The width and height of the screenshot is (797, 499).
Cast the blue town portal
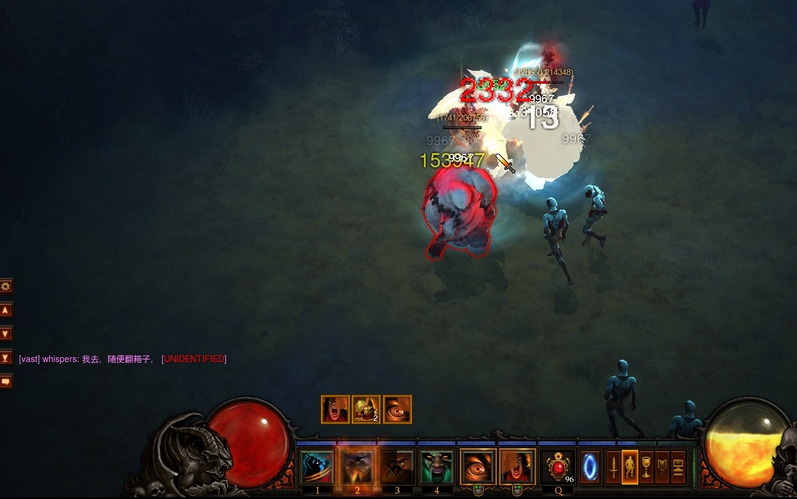(590, 467)
